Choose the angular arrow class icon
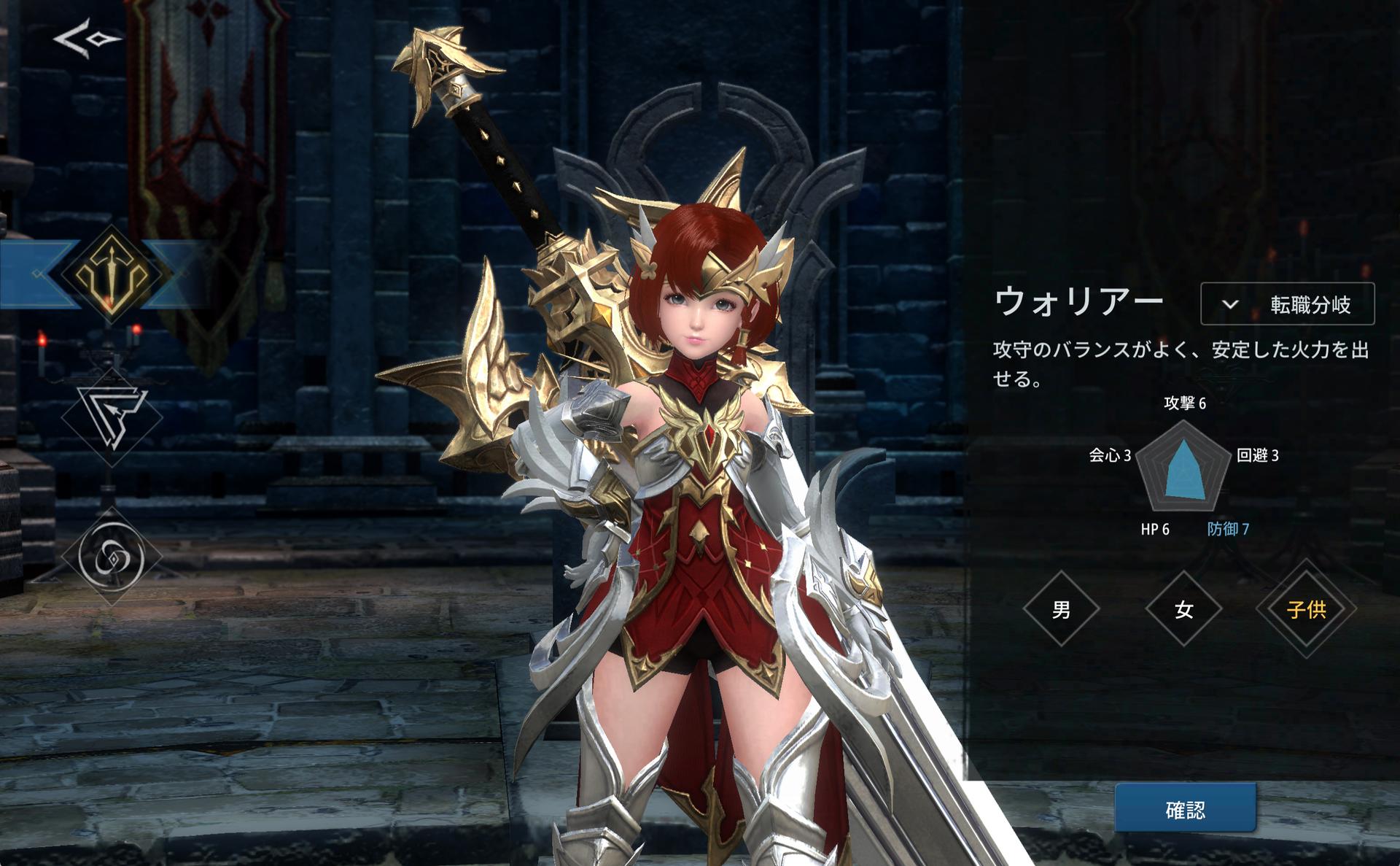 [111, 417]
